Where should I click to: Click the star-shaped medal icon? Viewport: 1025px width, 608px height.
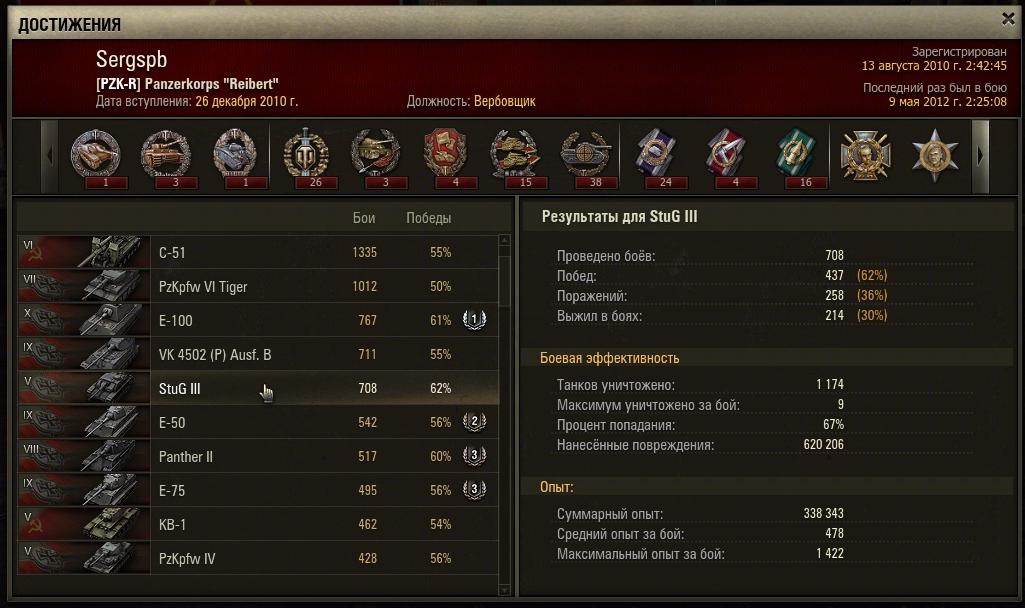click(935, 155)
